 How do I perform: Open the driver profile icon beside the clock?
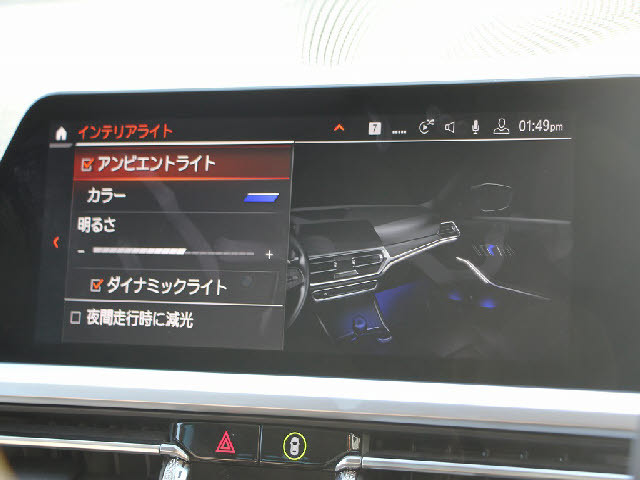pyautogui.click(x=501, y=127)
